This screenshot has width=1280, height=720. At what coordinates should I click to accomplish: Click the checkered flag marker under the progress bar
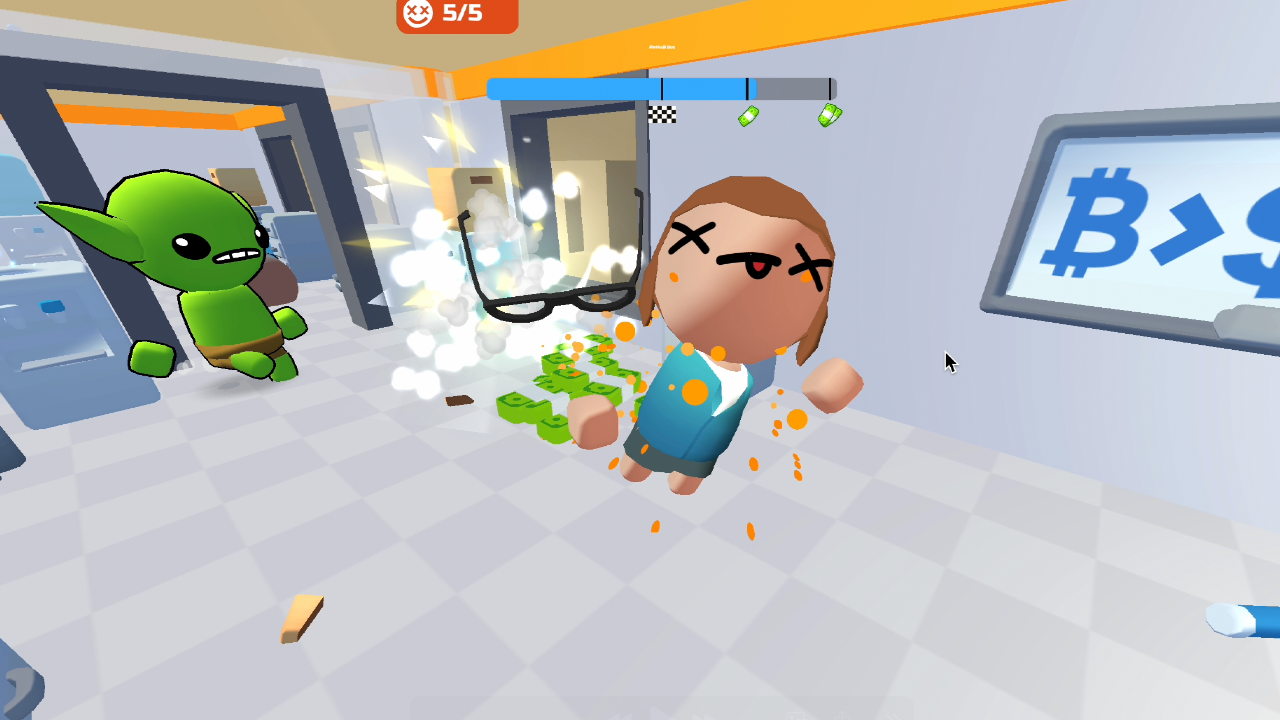point(663,115)
